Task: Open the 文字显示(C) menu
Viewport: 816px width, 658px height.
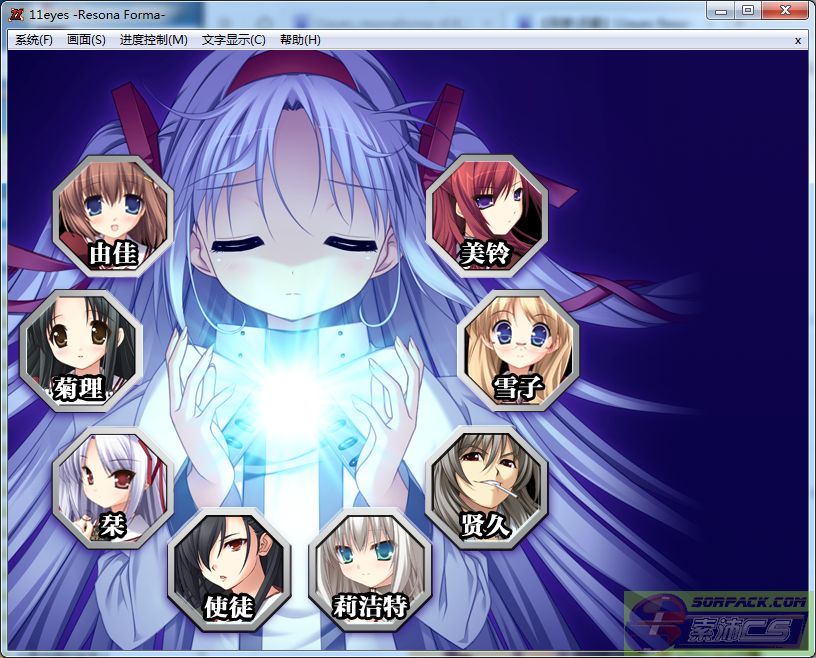Action: point(233,40)
